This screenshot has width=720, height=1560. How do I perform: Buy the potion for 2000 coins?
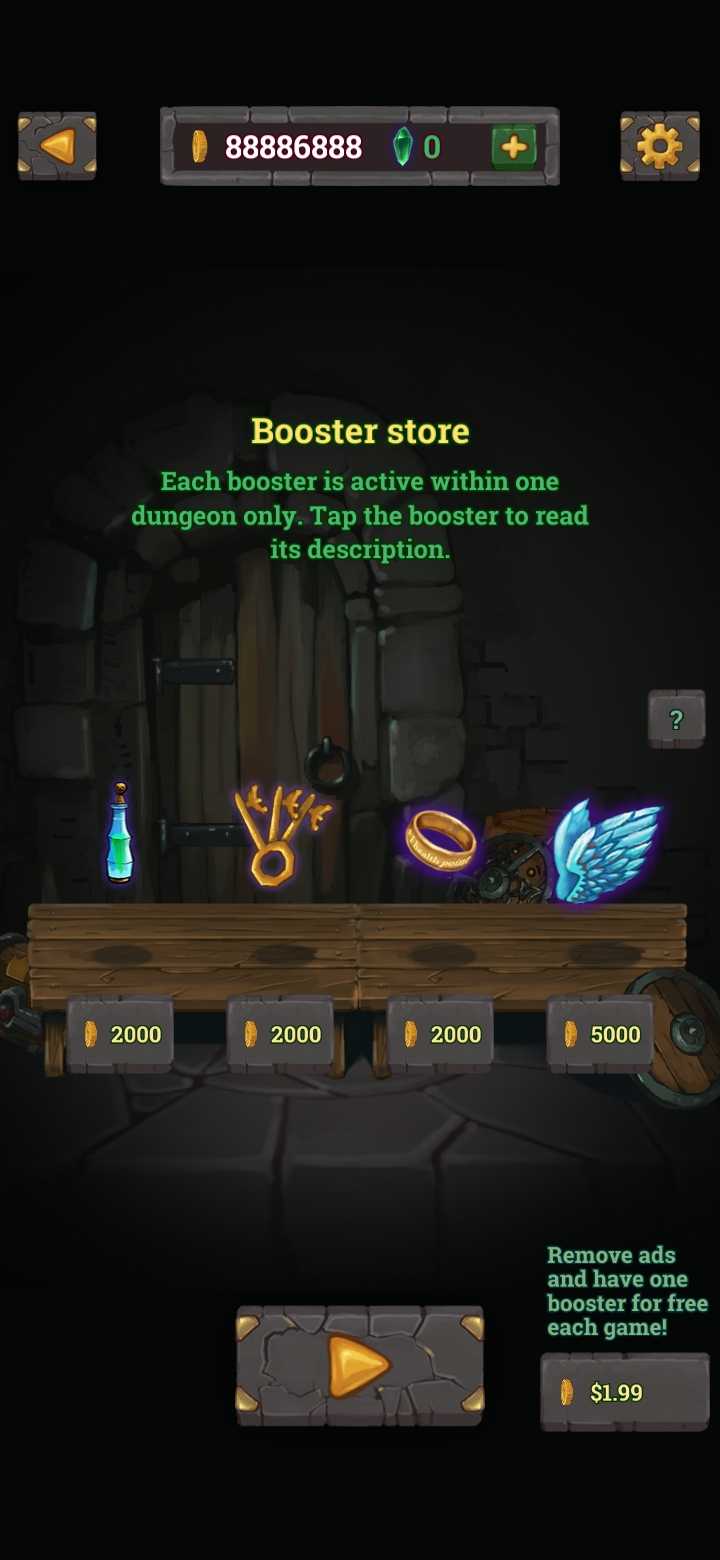pyautogui.click(x=120, y=1034)
